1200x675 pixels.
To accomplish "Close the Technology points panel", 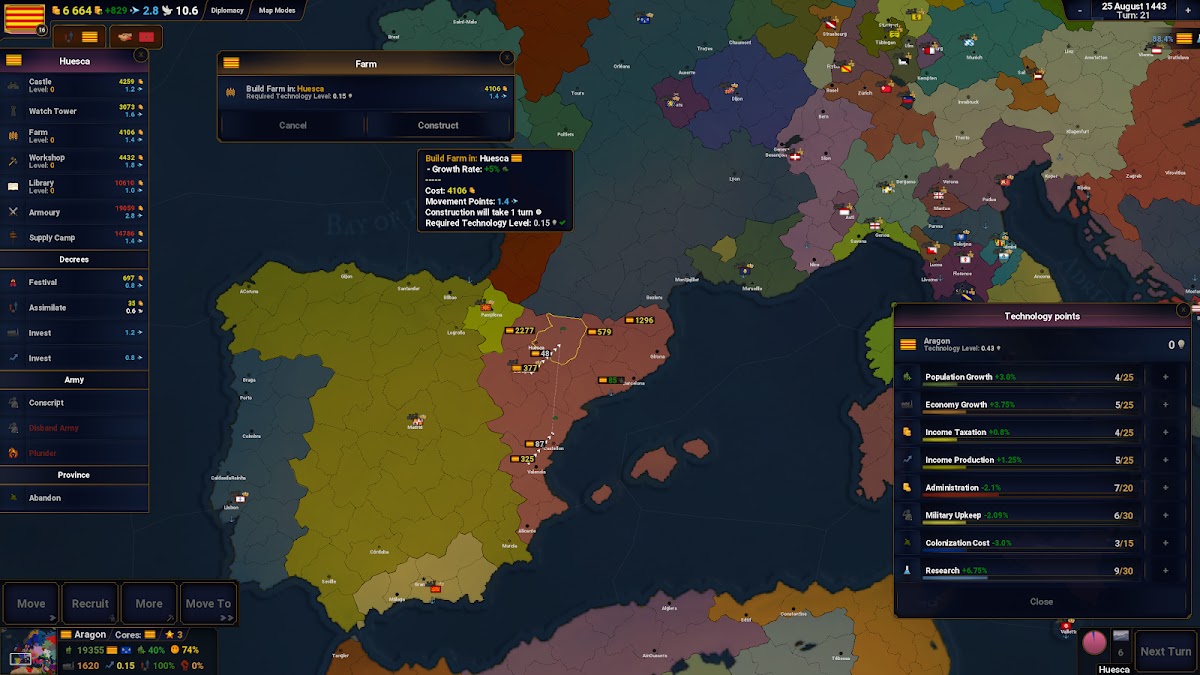I will point(1041,602).
